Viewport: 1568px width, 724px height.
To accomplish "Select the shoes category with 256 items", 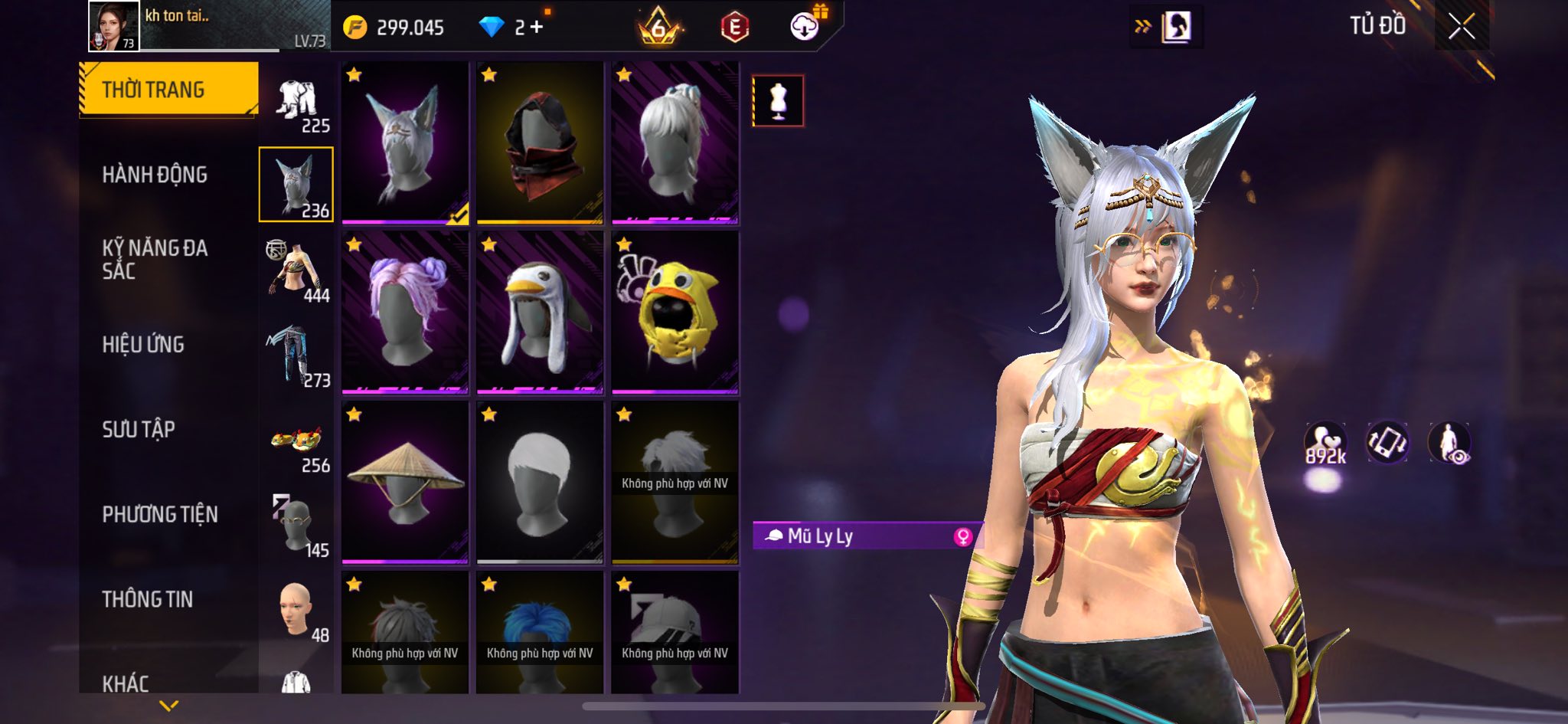I will [297, 444].
